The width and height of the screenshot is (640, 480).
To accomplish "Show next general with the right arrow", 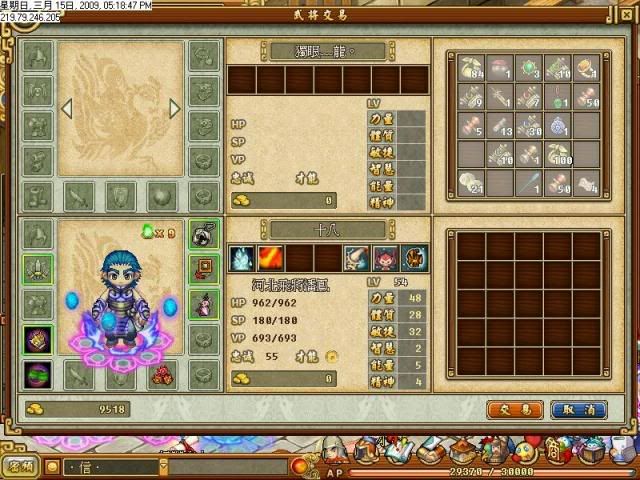I will click(x=174, y=108).
